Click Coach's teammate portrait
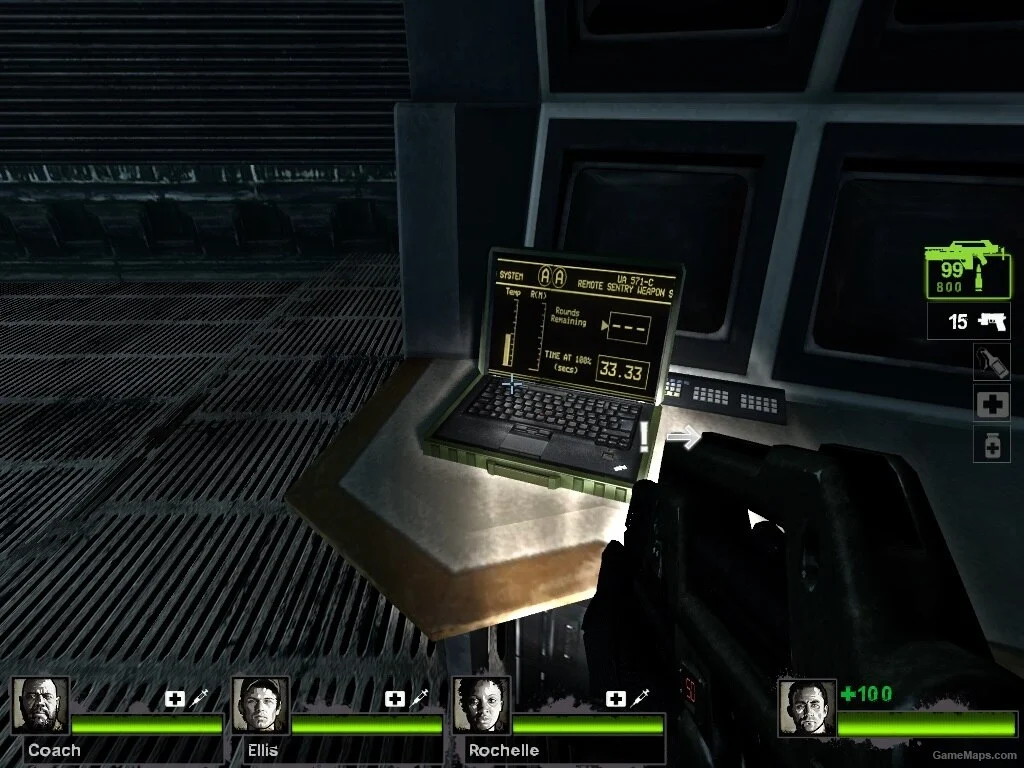Image resolution: width=1024 pixels, height=768 pixels. [41, 706]
